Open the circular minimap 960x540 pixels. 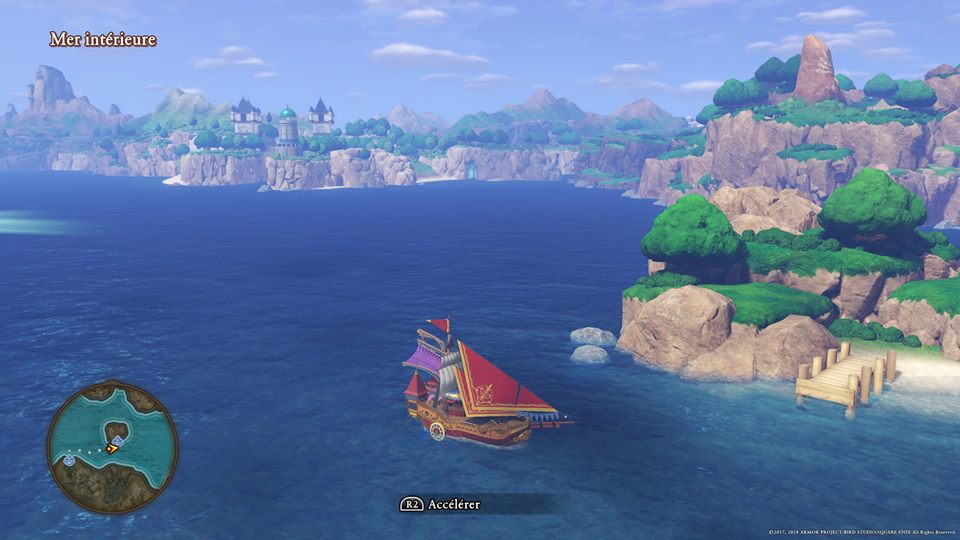[x=112, y=447]
